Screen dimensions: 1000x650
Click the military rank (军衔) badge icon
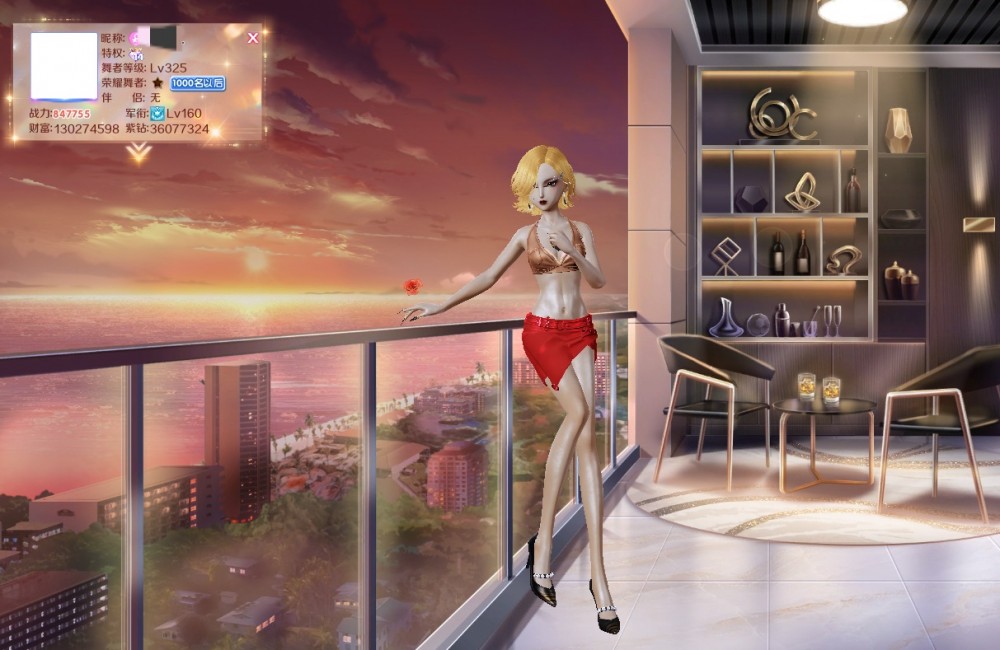[158, 114]
